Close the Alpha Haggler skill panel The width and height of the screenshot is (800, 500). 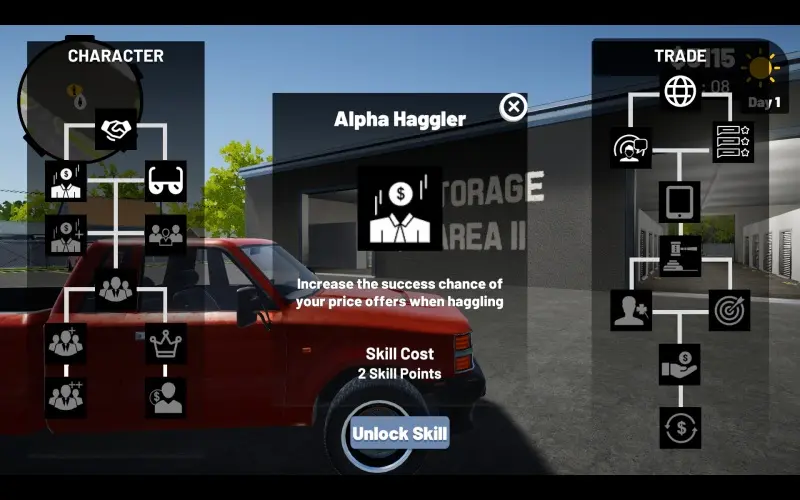click(513, 107)
